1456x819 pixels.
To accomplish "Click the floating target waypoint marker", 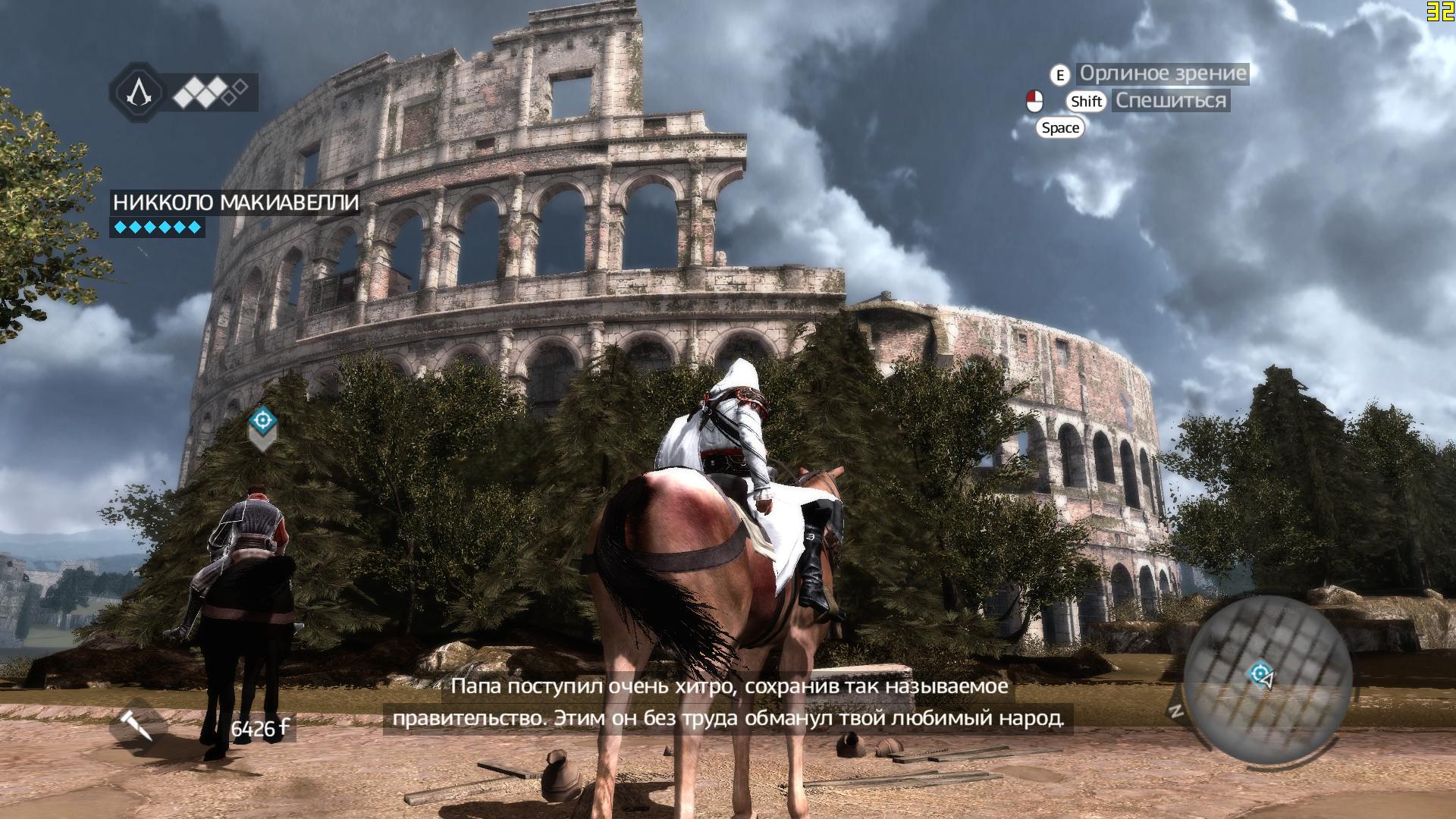I will (263, 419).
